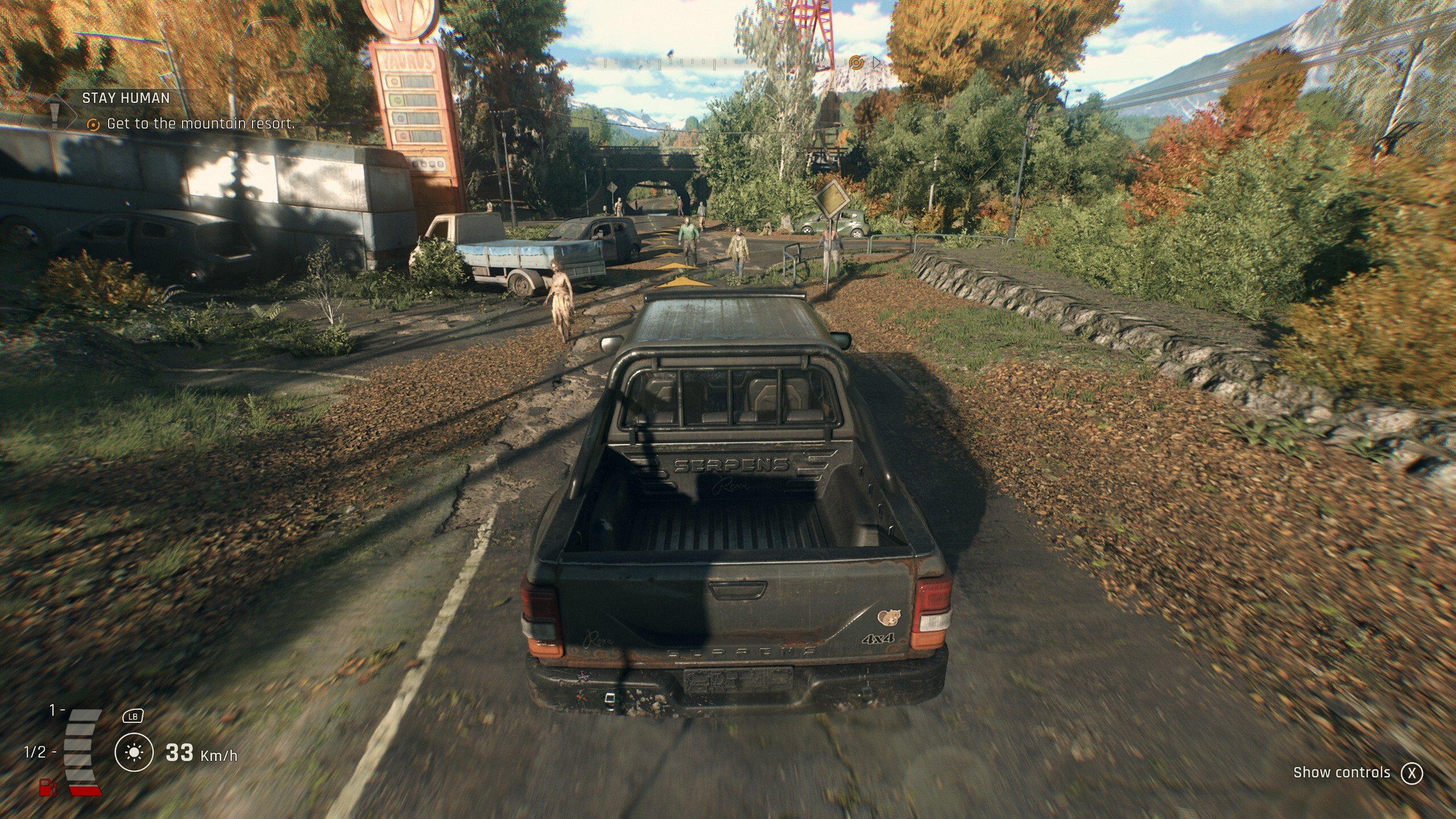Select the Stay Human quest tracker
The width and height of the screenshot is (1456, 819).
click(126, 98)
